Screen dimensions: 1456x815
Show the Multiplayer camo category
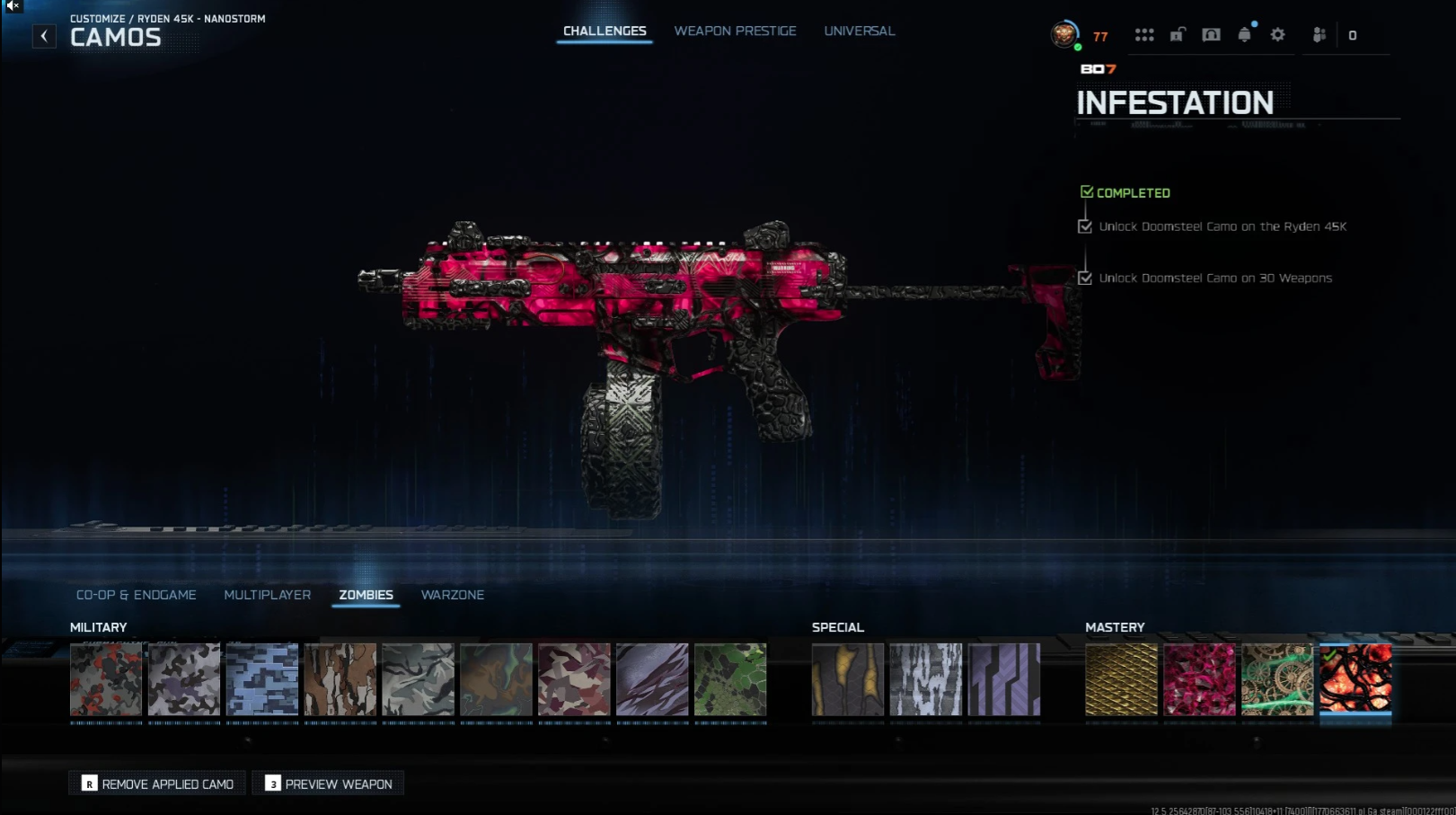coord(267,595)
